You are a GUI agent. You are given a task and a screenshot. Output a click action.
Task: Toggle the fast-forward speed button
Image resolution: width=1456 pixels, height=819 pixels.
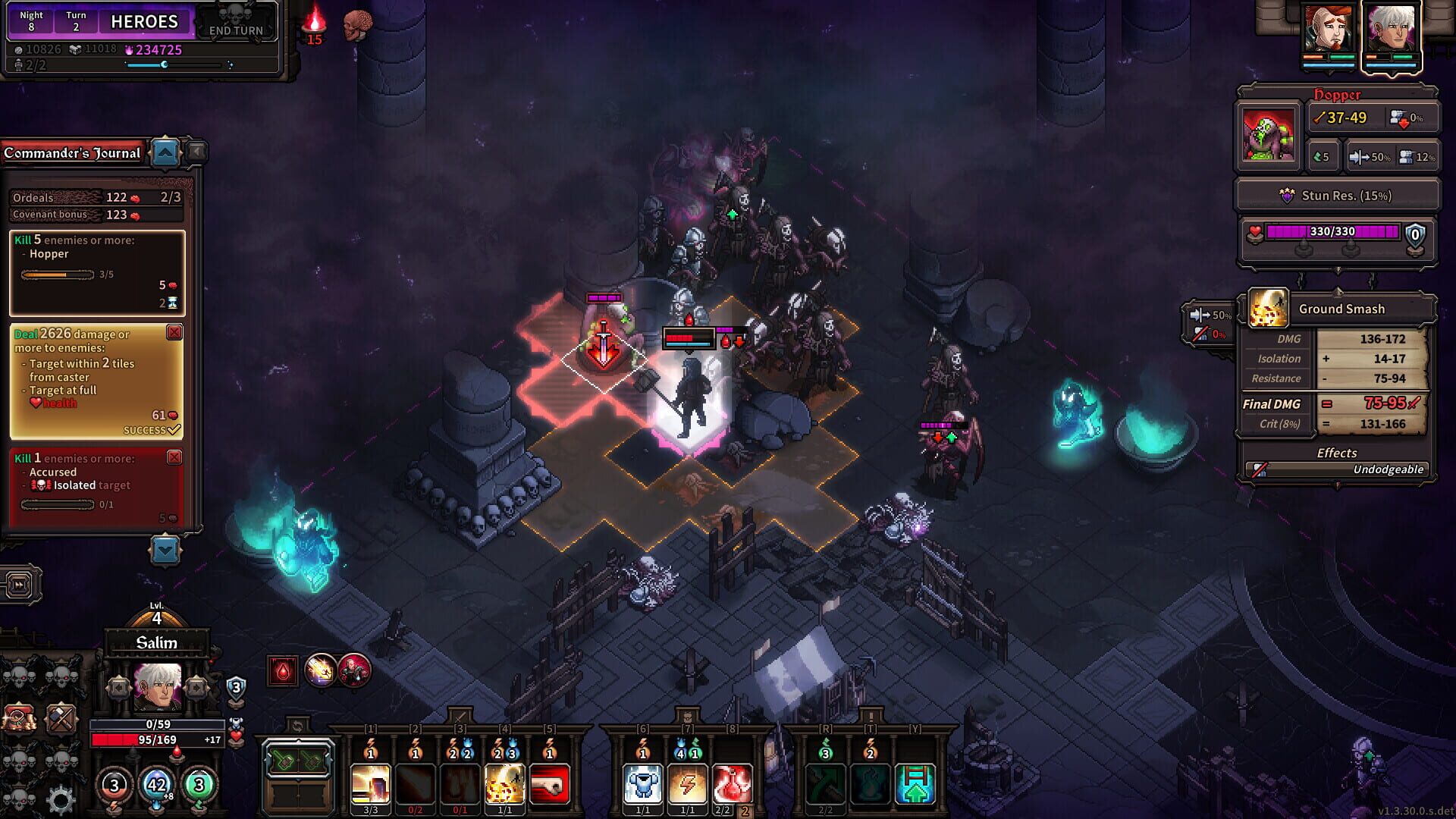(x=20, y=582)
